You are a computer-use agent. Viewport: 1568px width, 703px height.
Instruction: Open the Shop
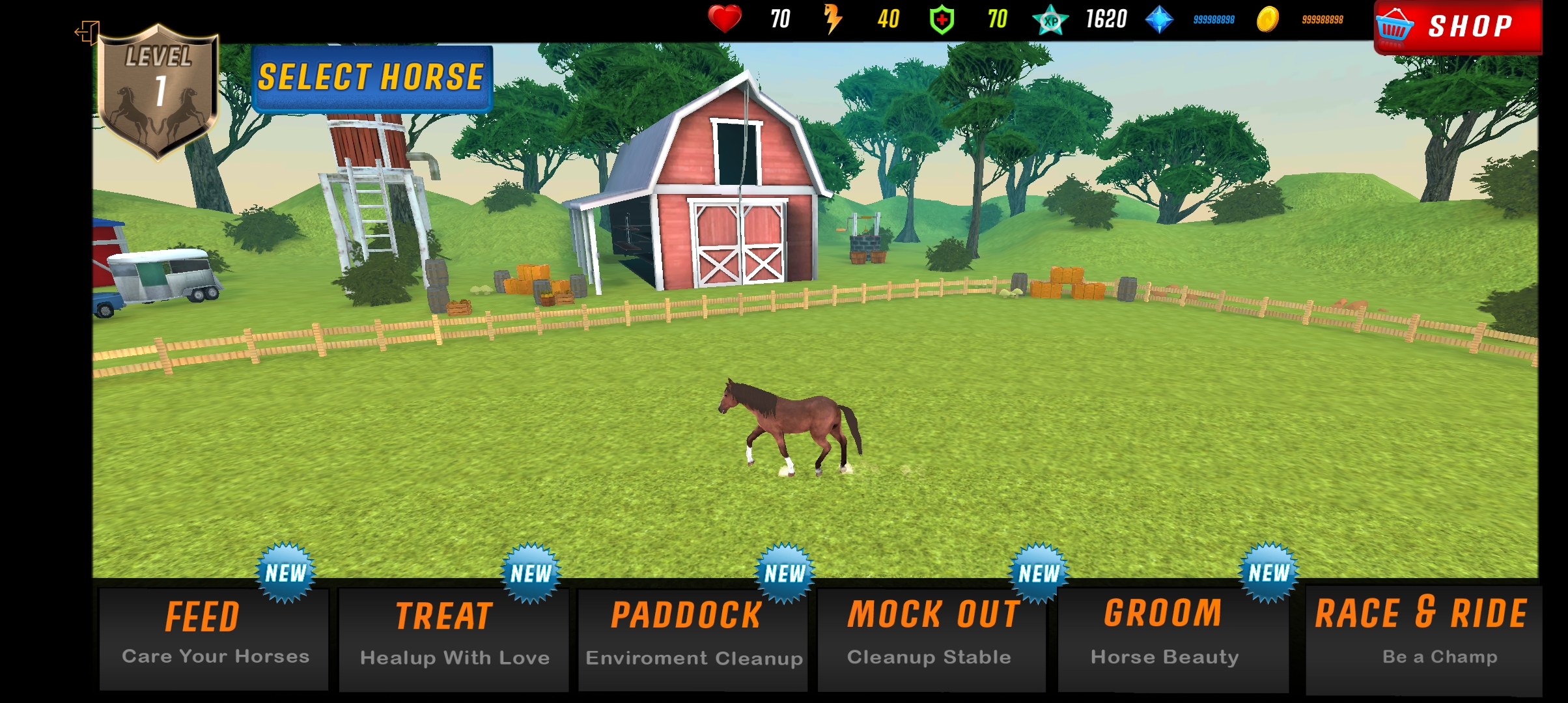[1457, 26]
